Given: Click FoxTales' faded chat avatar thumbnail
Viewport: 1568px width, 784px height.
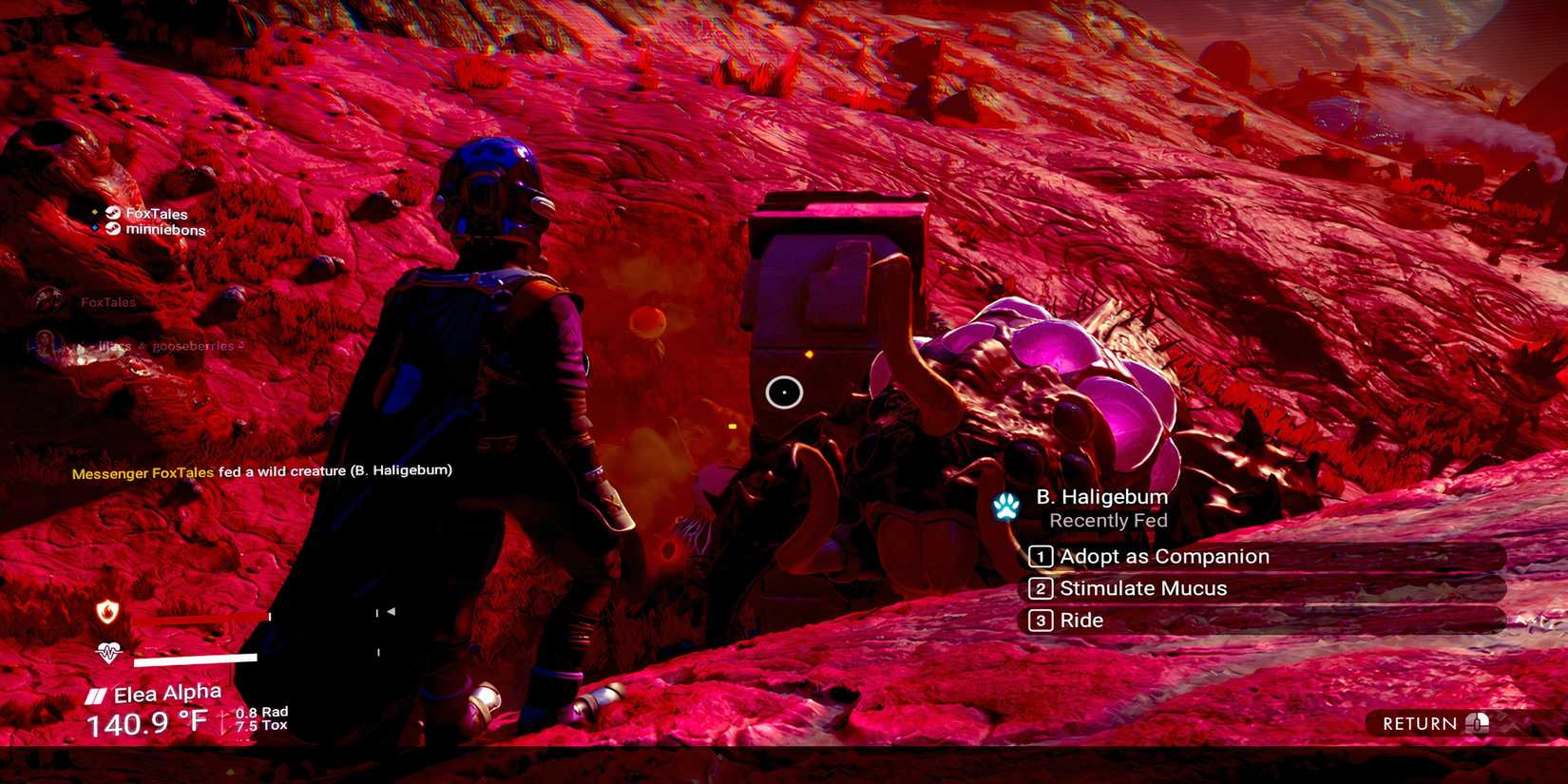Looking at the screenshot, I should point(46,298).
